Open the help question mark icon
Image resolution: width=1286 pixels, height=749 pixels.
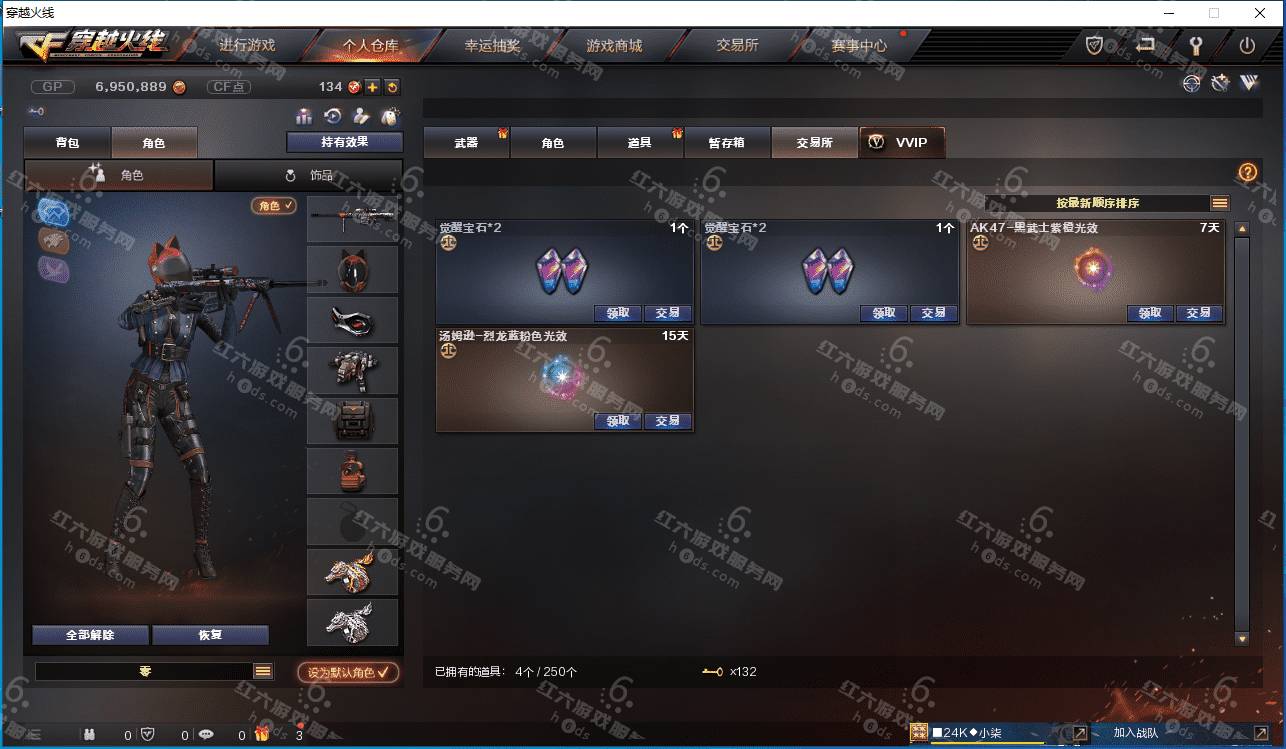[1247, 172]
